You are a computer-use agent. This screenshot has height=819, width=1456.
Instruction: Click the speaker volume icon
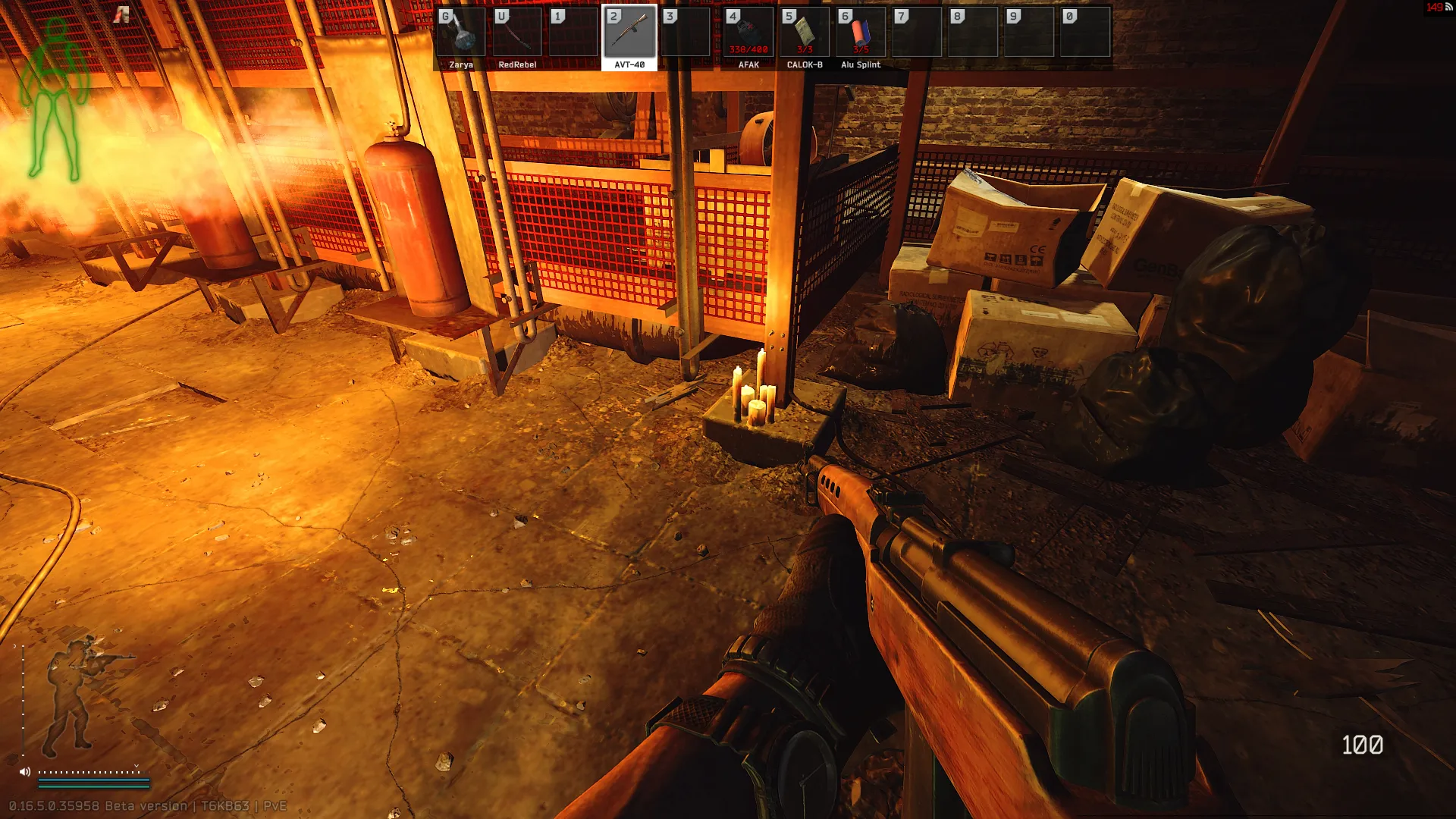(25, 772)
